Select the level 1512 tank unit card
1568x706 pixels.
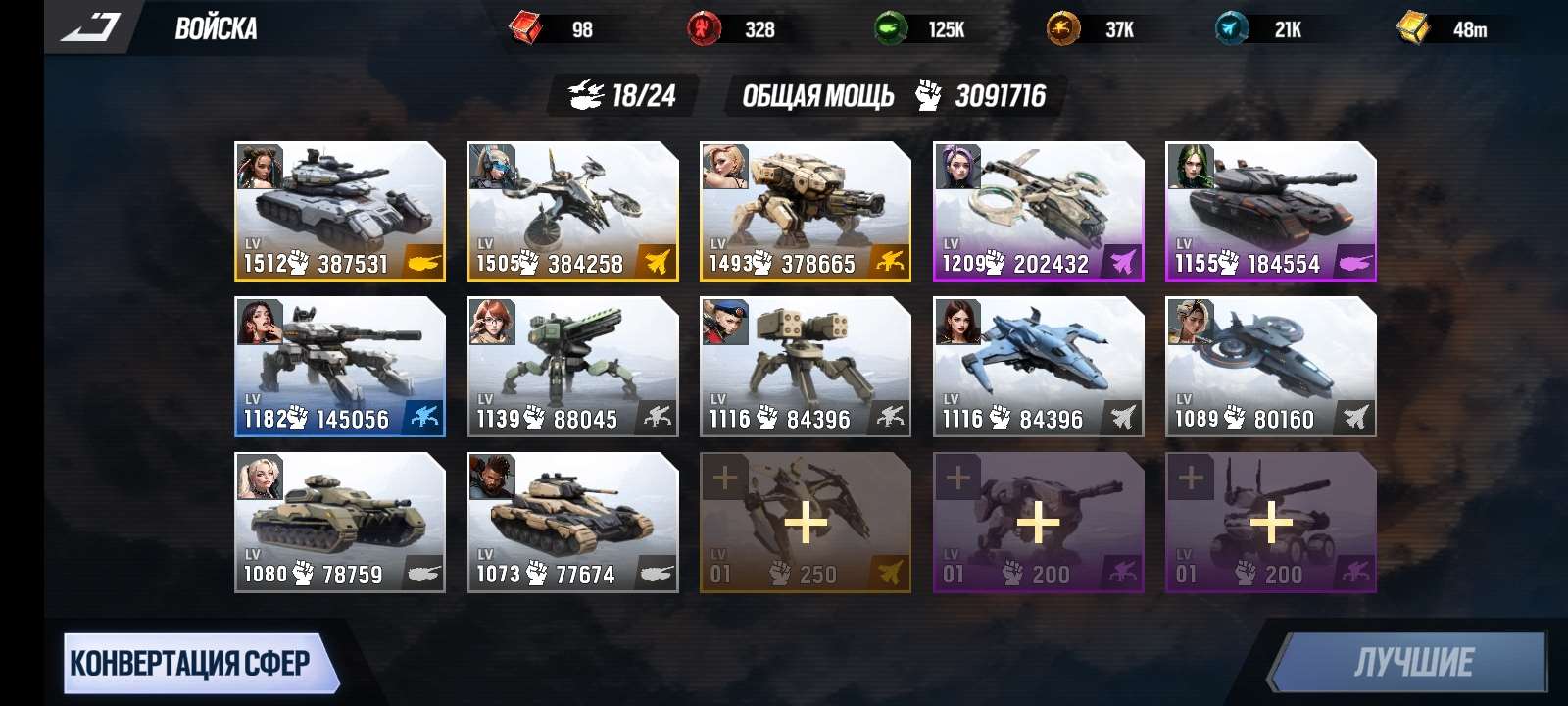pos(339,211)
